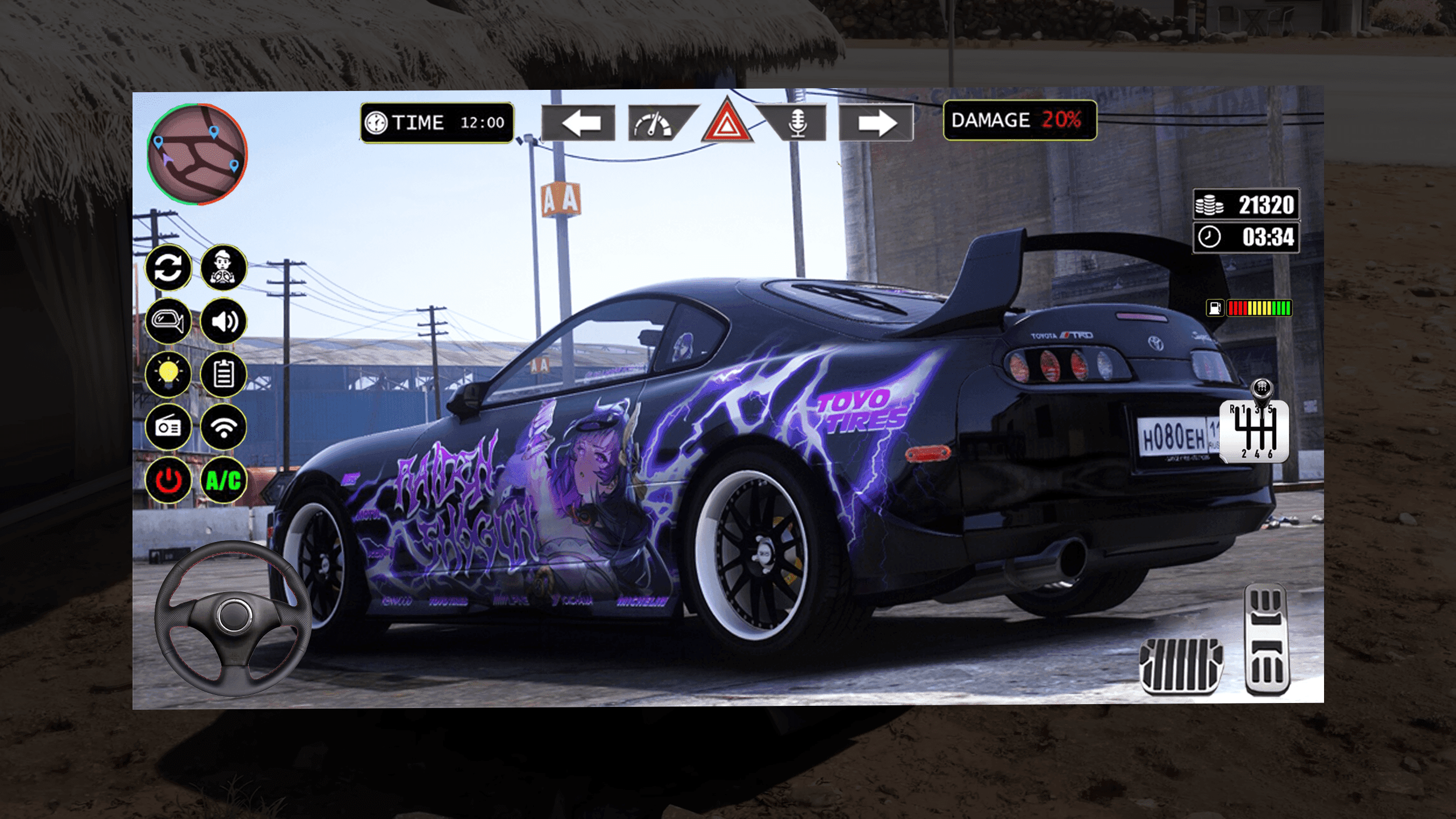The image size is (1456, 819).
Task: Open the driver character icon
Action: (x=224, y=267)
